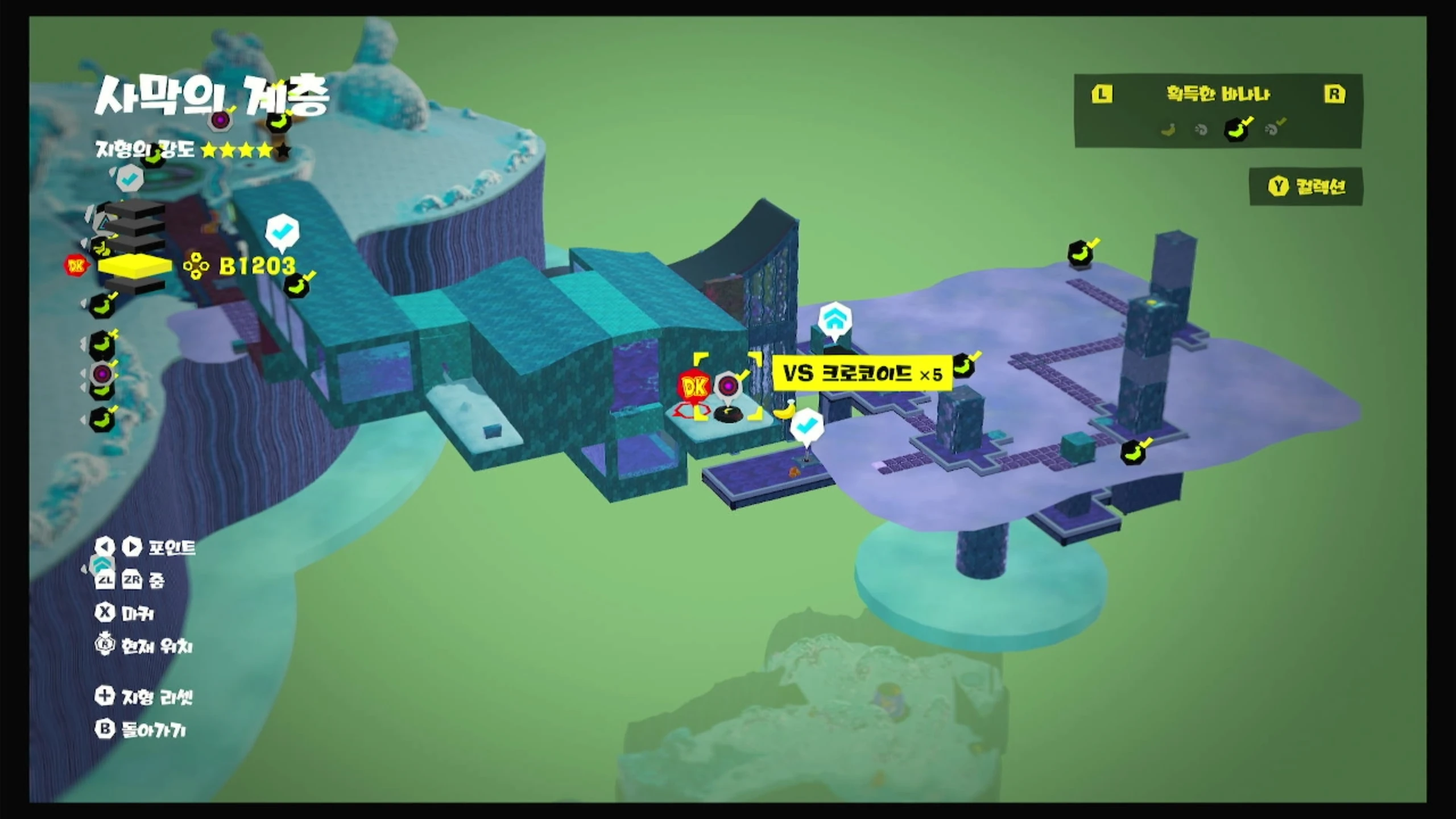Choose the dim yellow banana filter icon
Image resolution: width=1456 pixels, height=819 pixels.
pos(1168,130)
